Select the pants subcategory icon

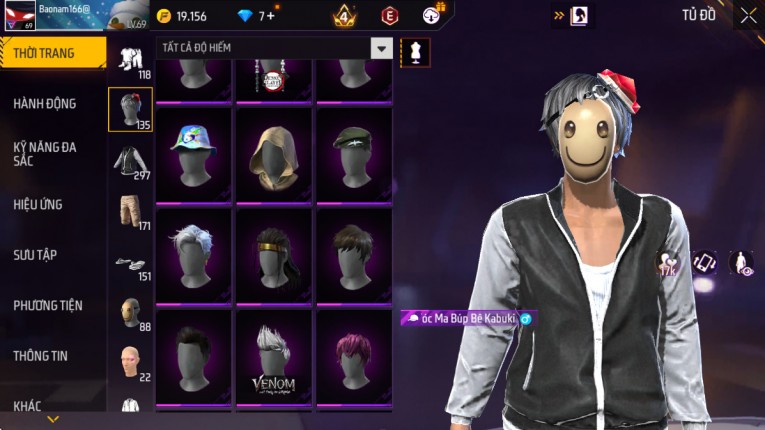pyautogui.click(x=130, y=211)
